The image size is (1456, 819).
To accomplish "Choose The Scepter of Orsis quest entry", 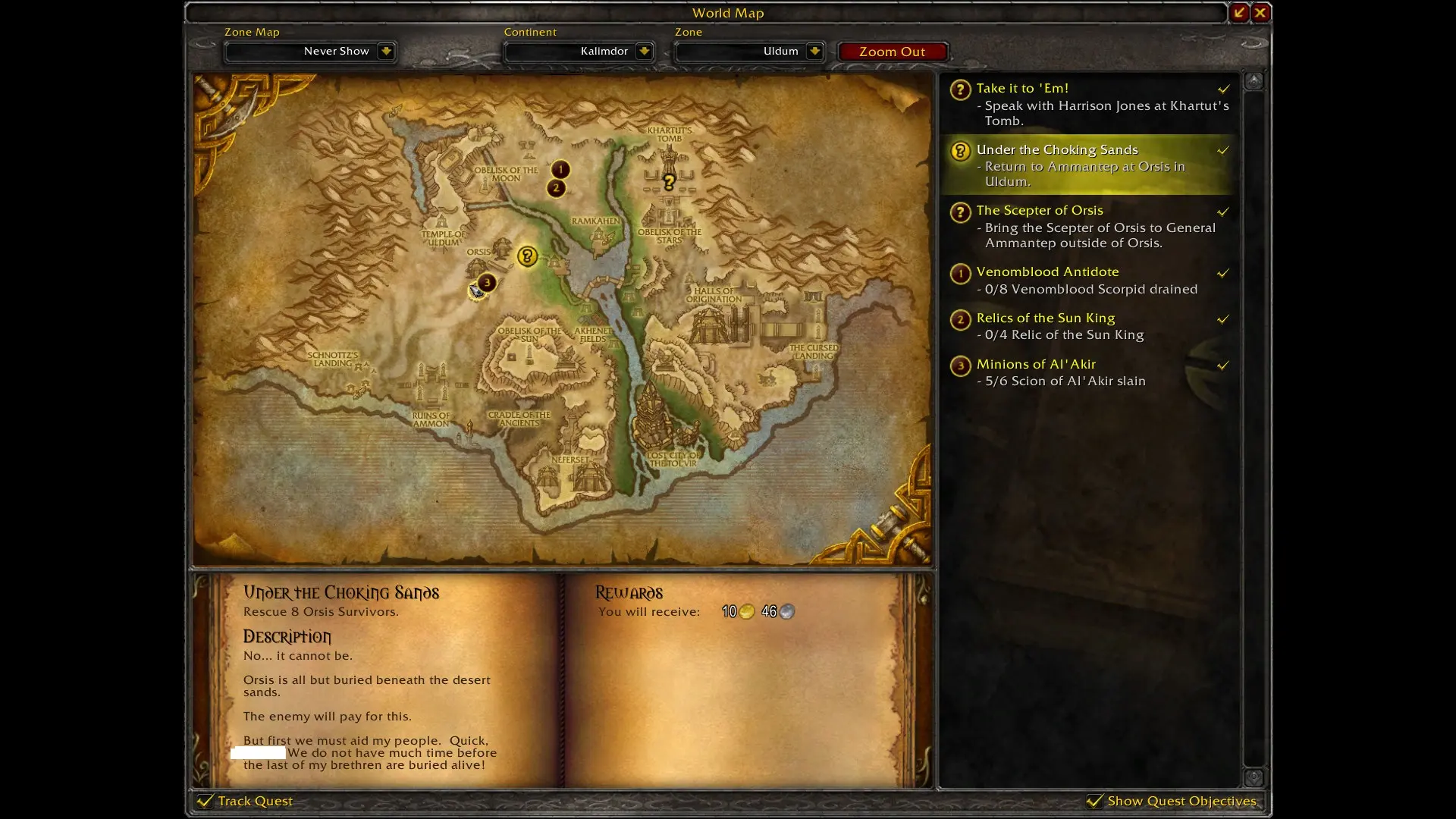I will 1039,211.
